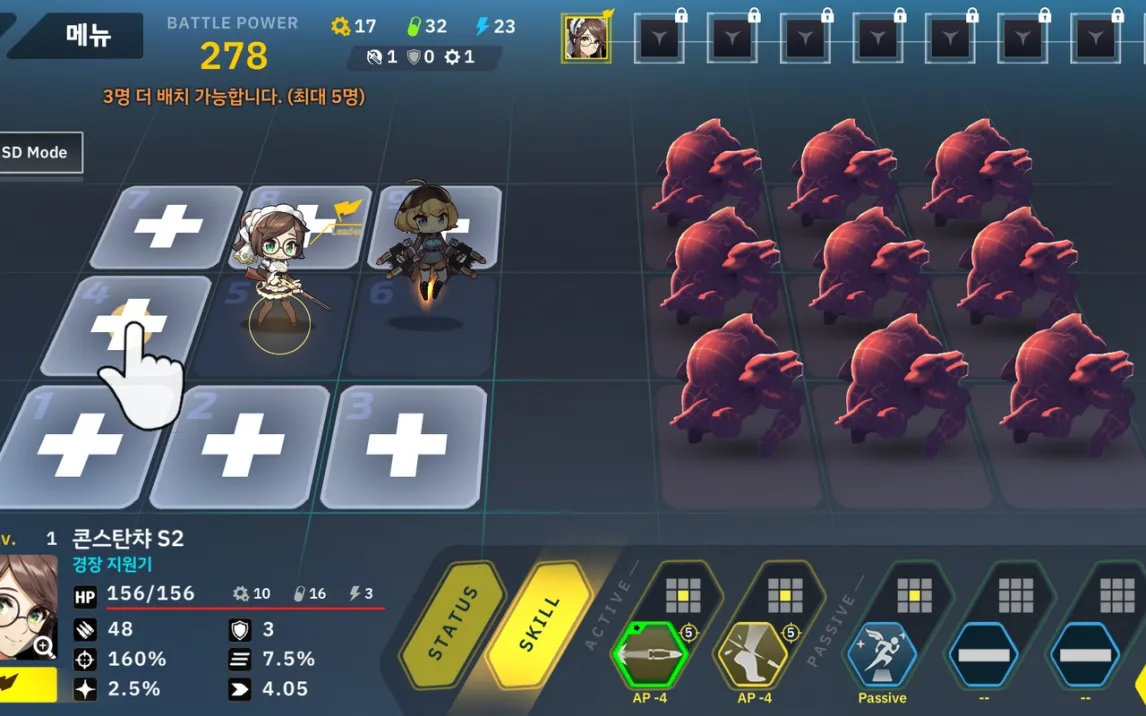Select the green bullet active skill
Image resolution: width=1146 pixels, height=716 pixels.
[651, 655]
